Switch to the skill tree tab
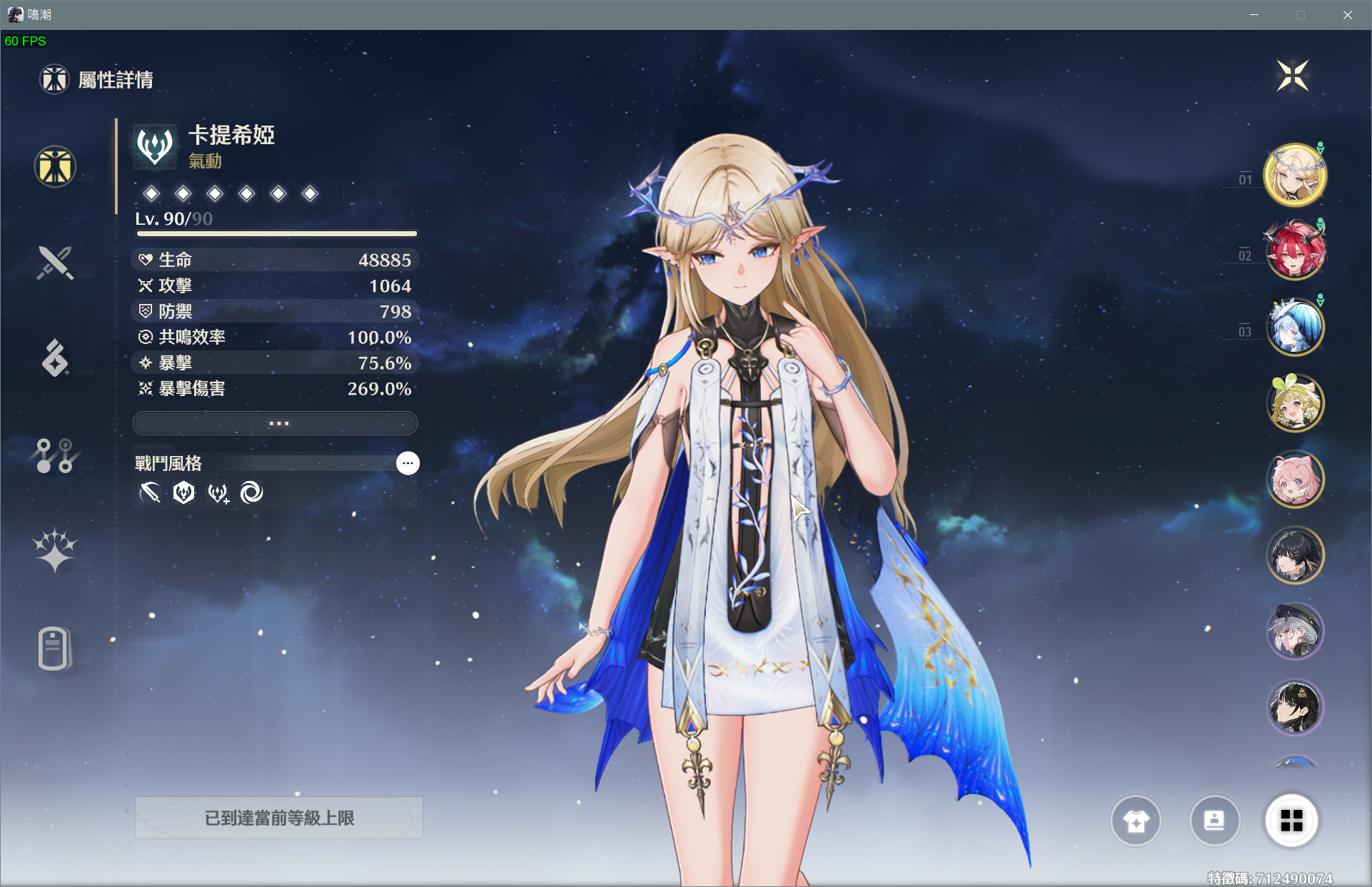Screen dimensions: 1372x887 tap(55, 456)
